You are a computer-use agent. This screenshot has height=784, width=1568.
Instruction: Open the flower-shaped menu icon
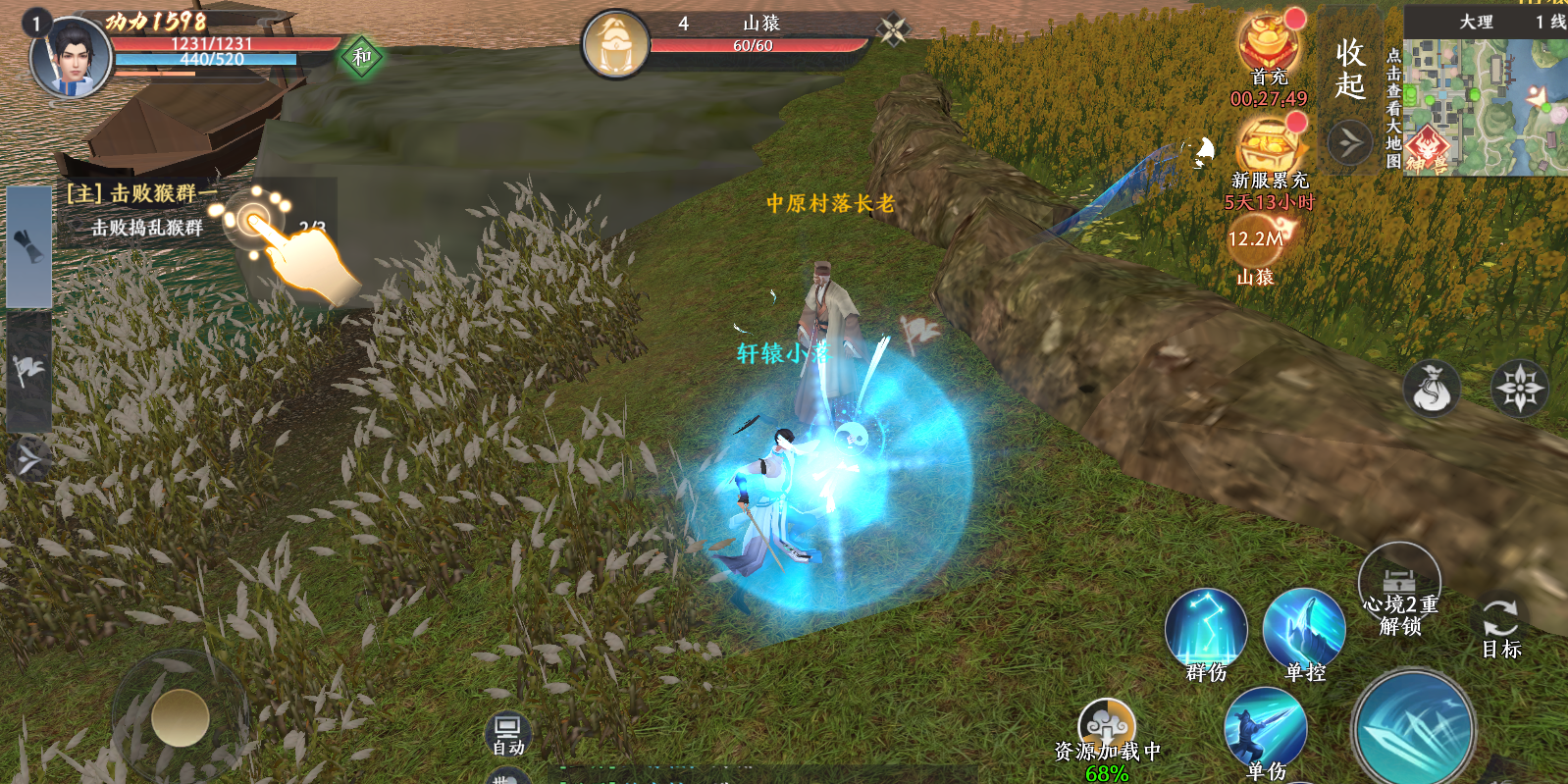click(1519, 388)
